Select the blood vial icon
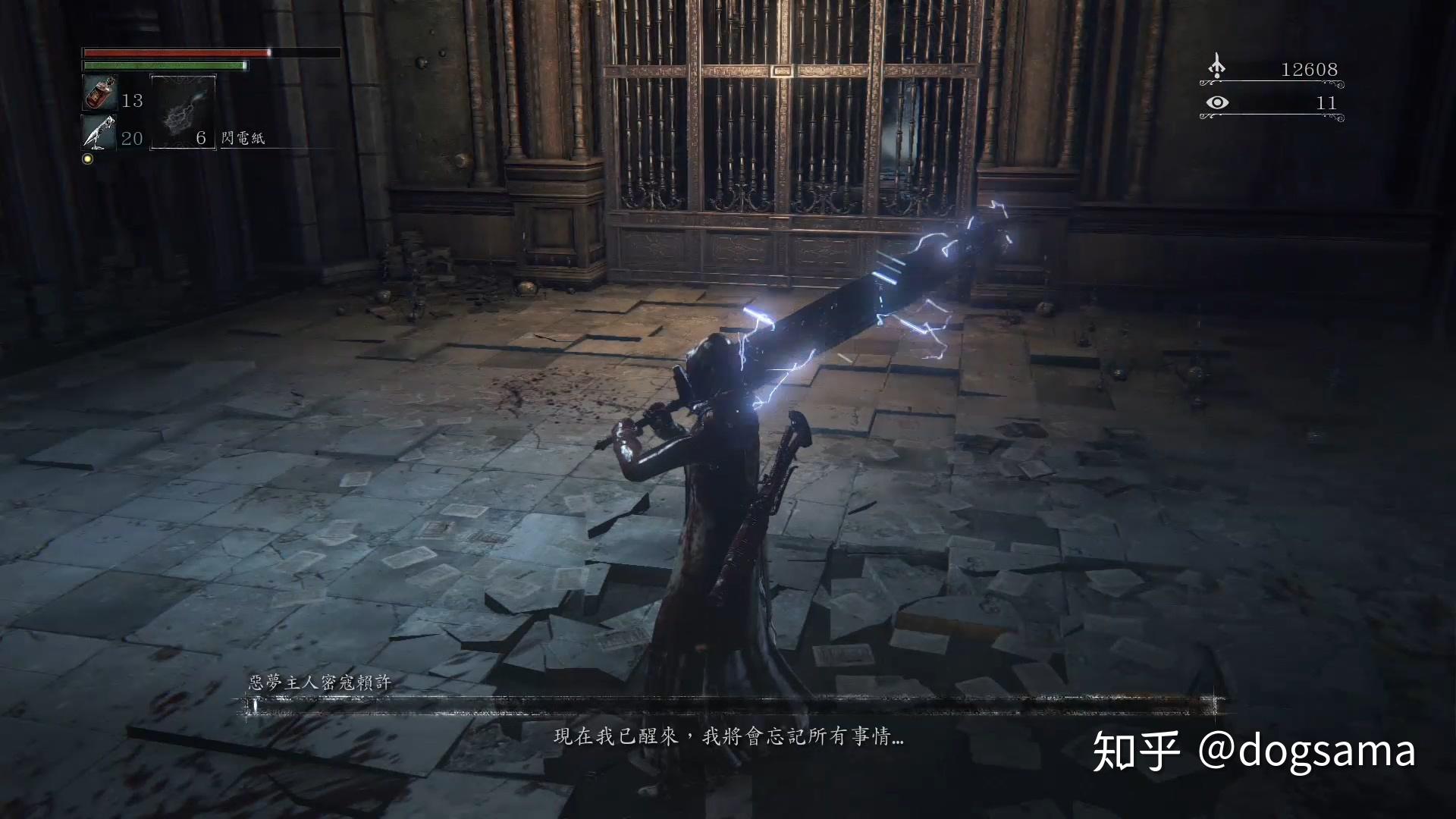The height and width of the screenshot is (819, 1456). pos(99,94)
